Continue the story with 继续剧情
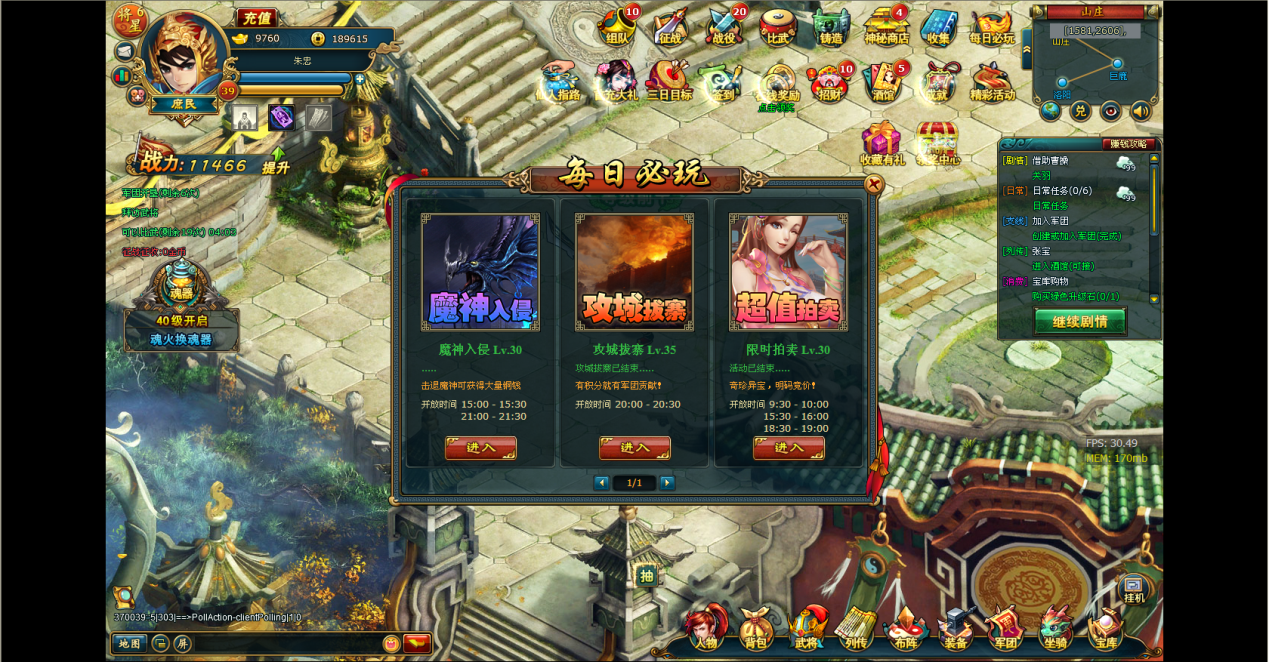The height and width of the screenshot is (662, 1269). 1080,321
